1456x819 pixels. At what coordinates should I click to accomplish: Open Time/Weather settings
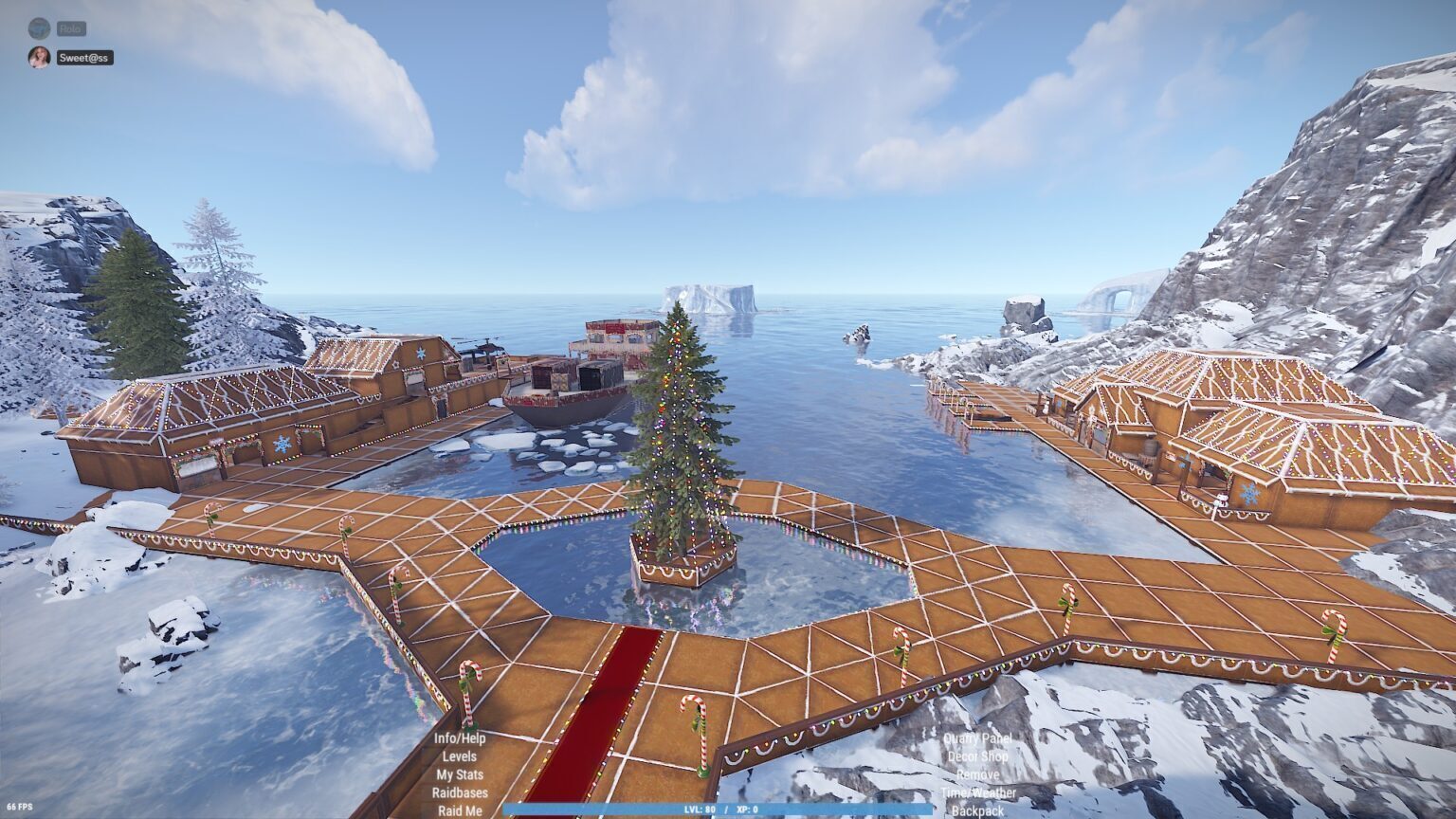977,792
